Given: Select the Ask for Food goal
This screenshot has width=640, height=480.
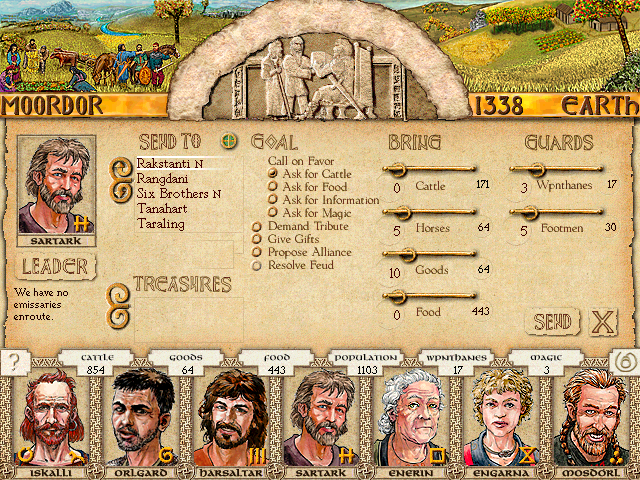Looking at the screenshot, I should tap(313, 187).
